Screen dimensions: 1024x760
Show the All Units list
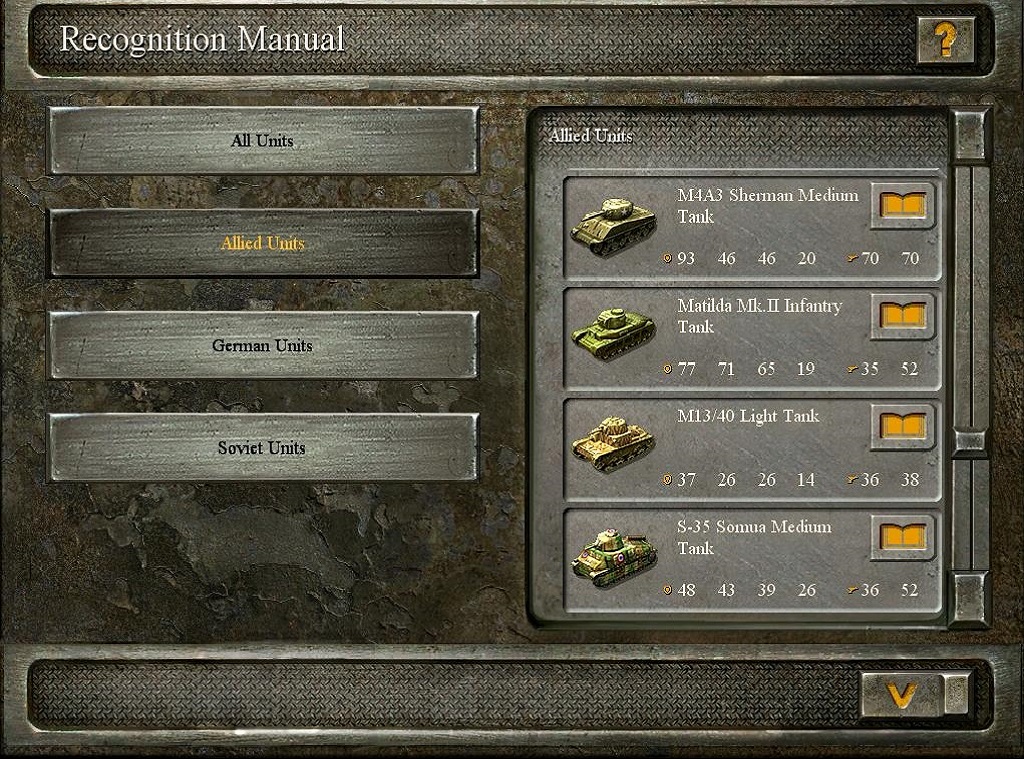[263, 141]
